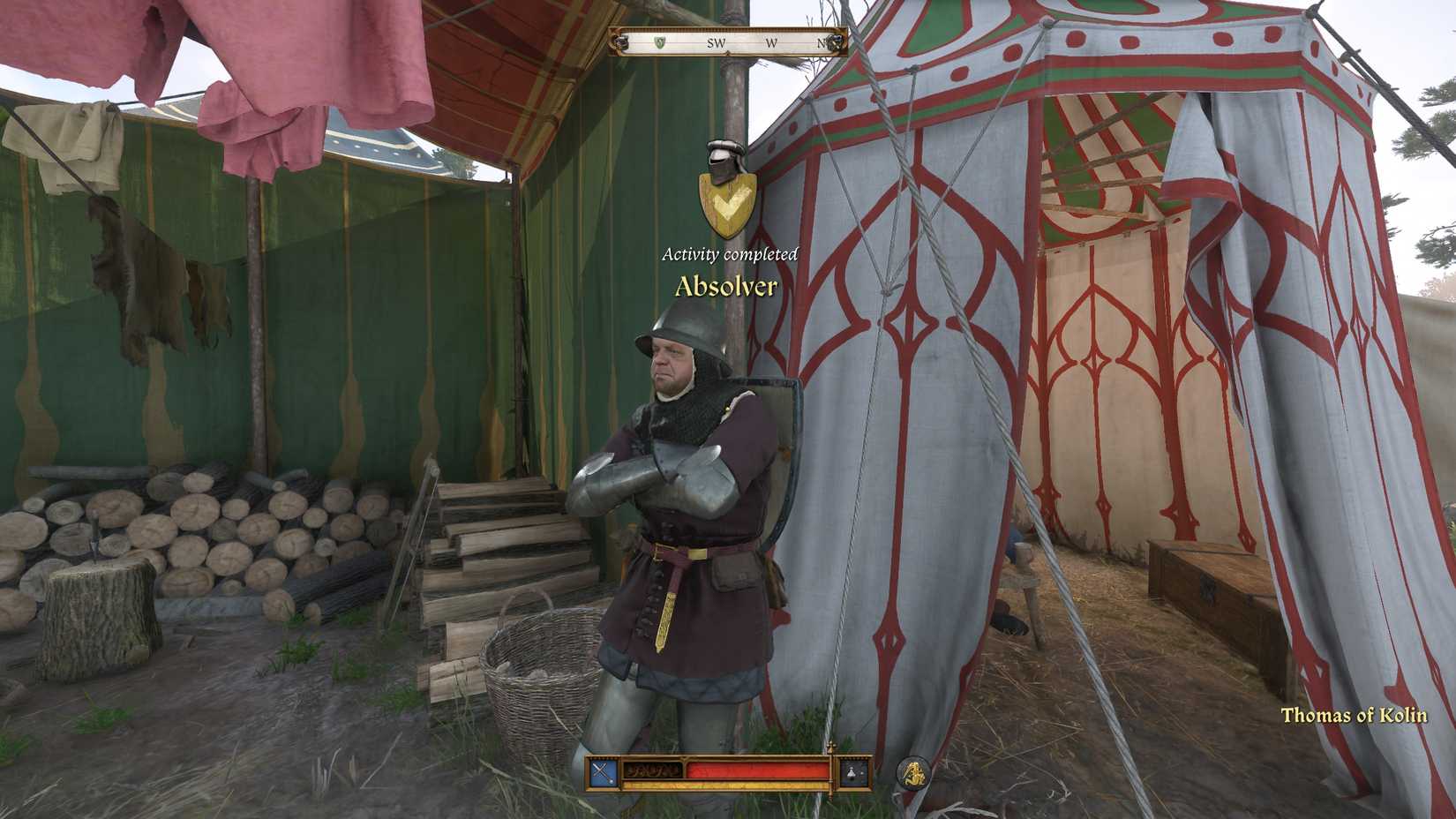The image size is (1456, 819).
Task: Click the potion flask icon on the HUD
Action: click(851, 772)
